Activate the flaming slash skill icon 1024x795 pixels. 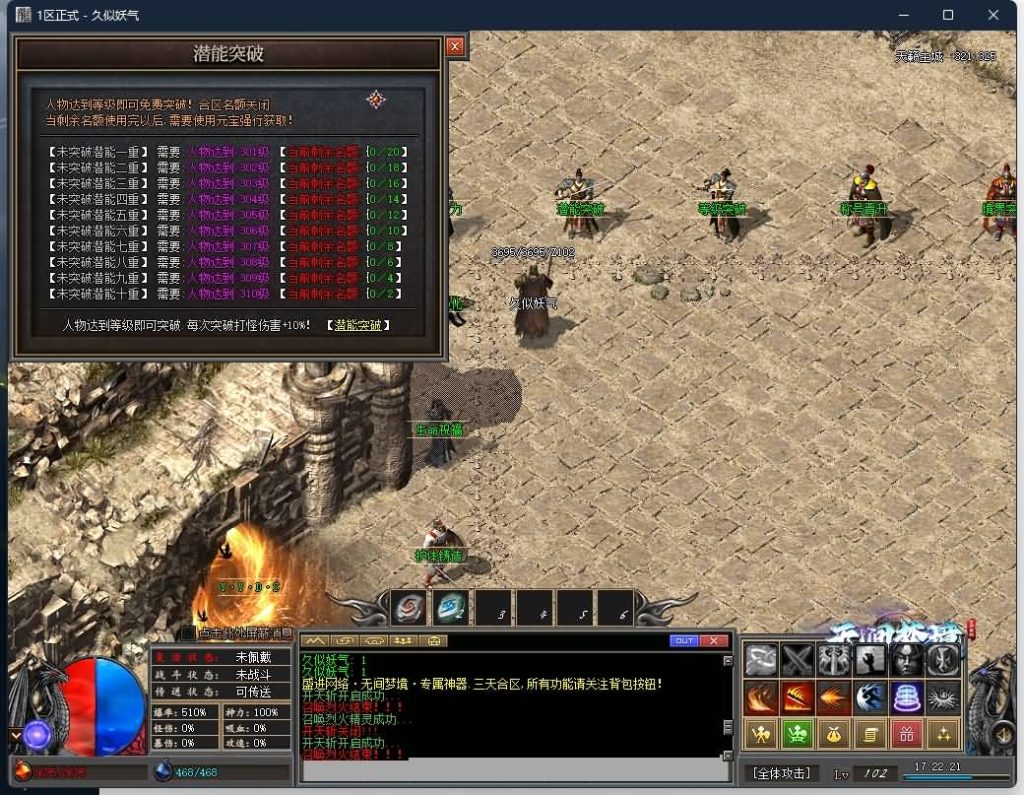pyautogui.click(x=797, y=697)
